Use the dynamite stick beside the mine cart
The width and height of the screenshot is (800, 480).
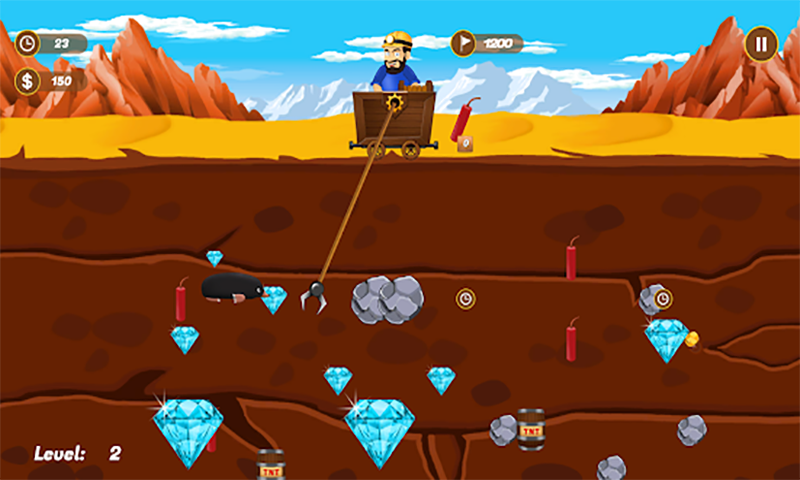tap(464, 121)
